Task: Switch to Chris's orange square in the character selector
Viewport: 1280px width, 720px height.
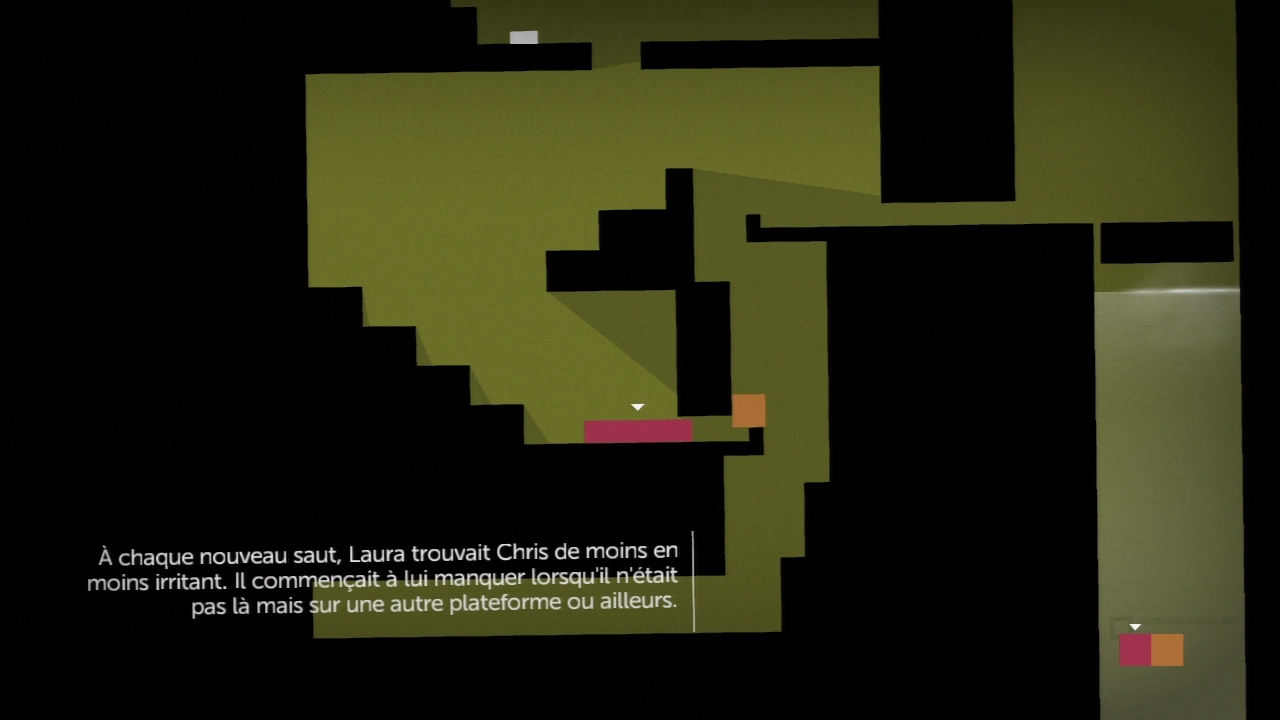Action: 1167,650
